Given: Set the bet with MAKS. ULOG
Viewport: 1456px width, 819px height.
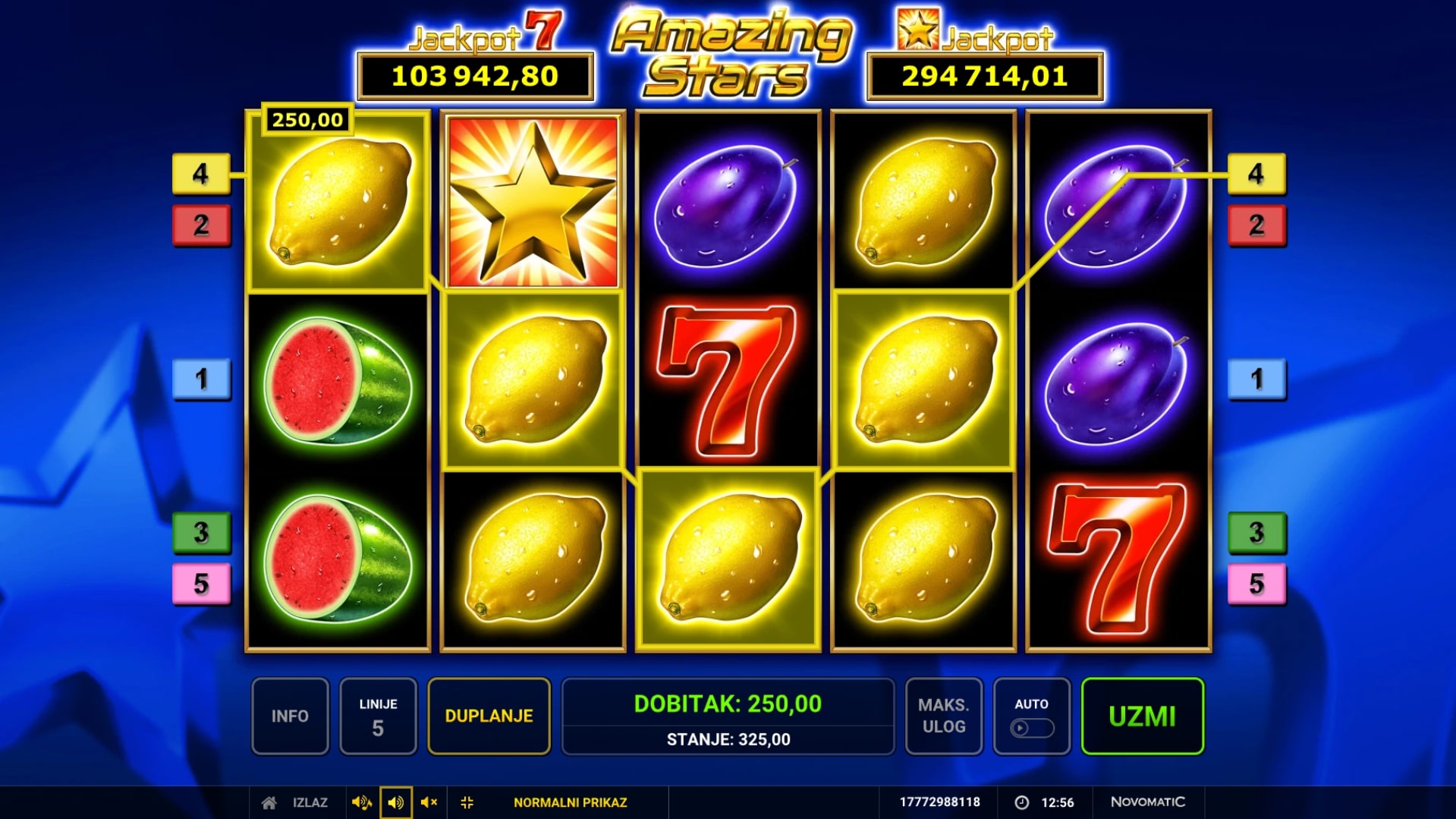Looking at the screenshot, I should coord(943,716).
